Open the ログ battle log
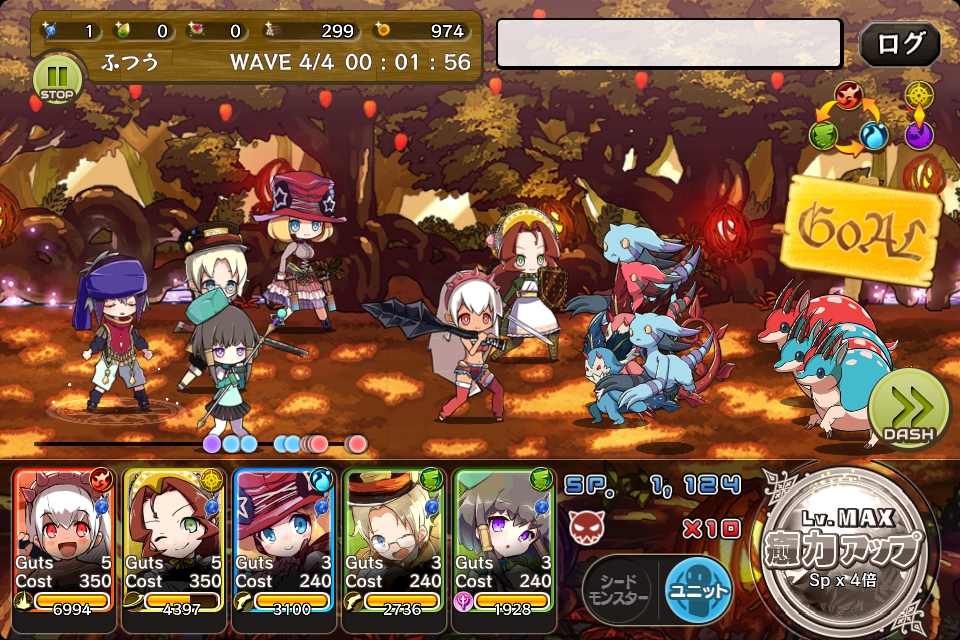This screenshot has height=640, width=960. (899, 44)
